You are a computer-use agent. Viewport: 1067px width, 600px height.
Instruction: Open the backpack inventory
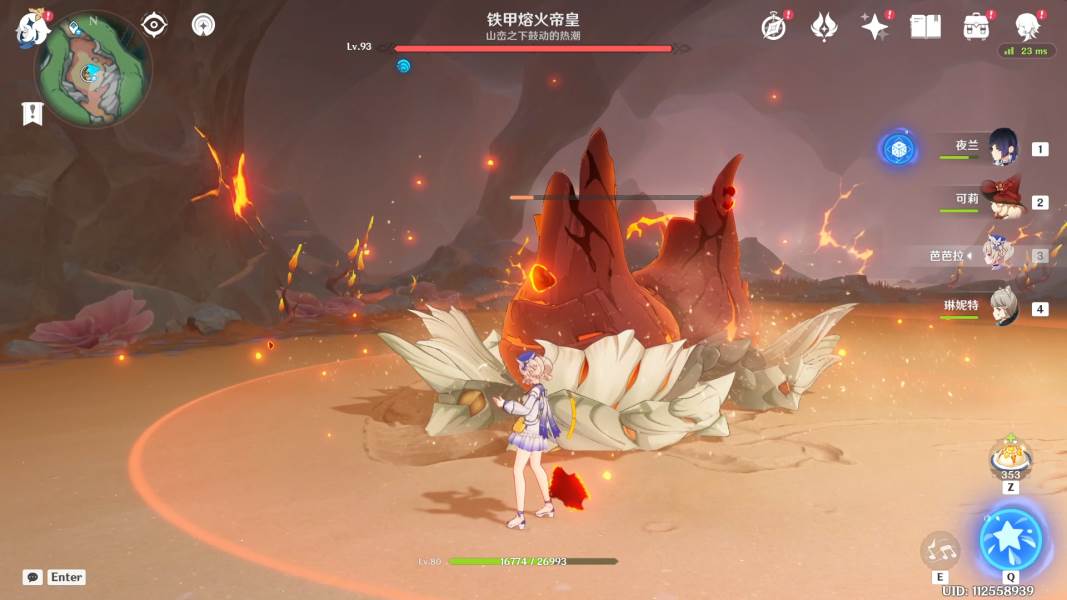[x=976, y=27]
